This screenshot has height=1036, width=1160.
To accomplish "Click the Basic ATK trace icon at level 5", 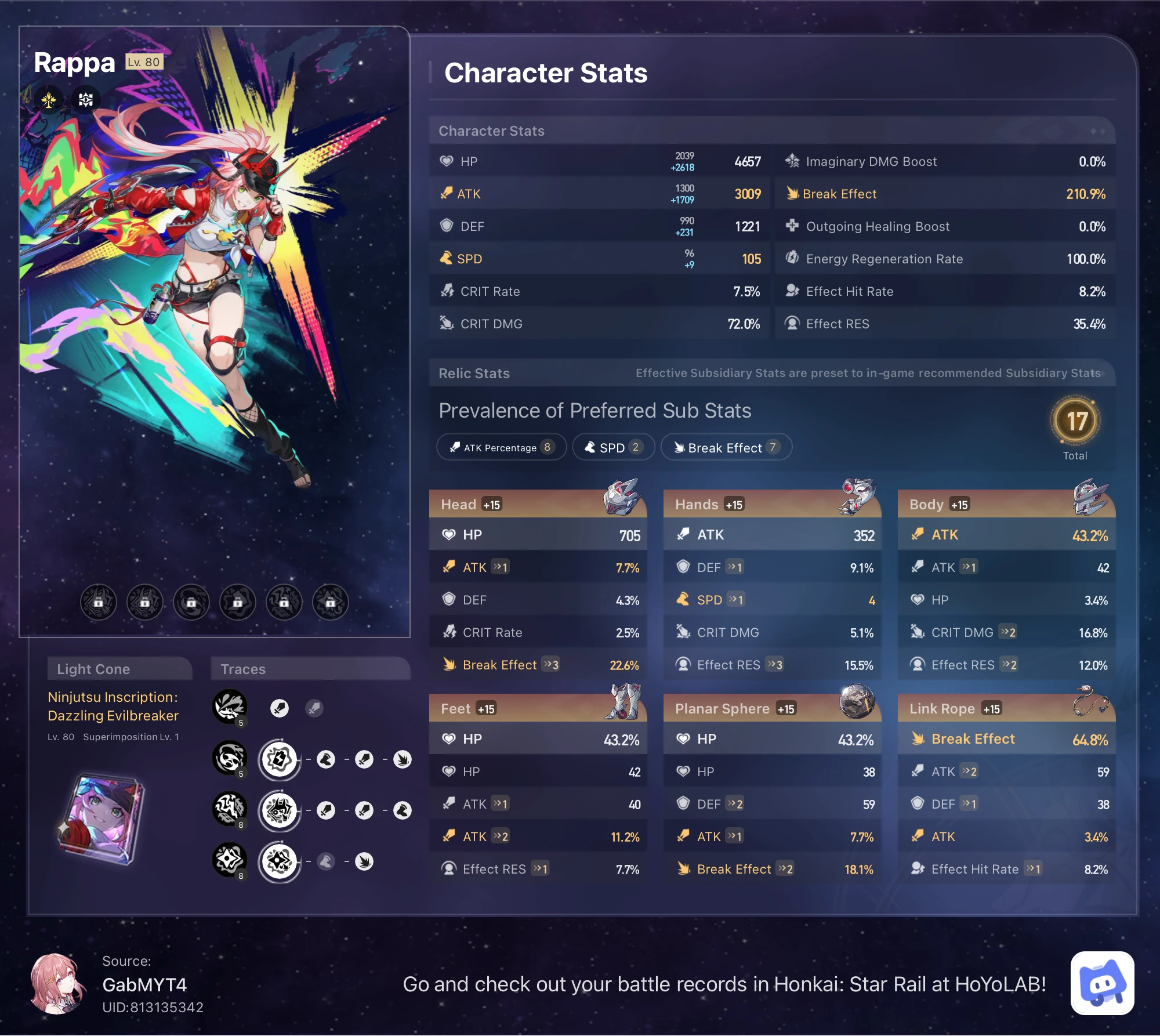I will click(230, 708).
